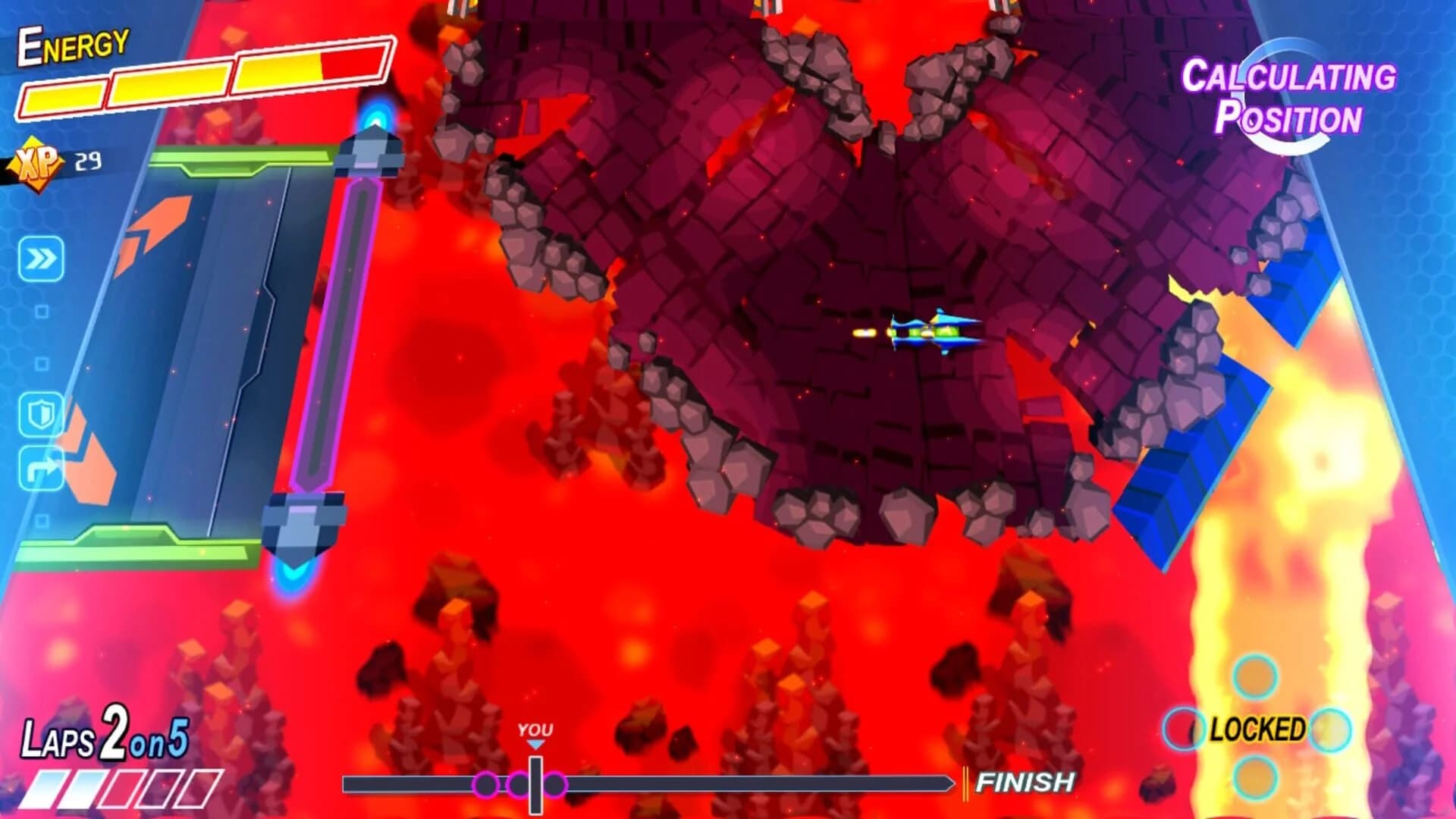Toggle the lower empty ability slot
The height and width of the screenshot is (819, 1456).
click(x=42, y=362)
